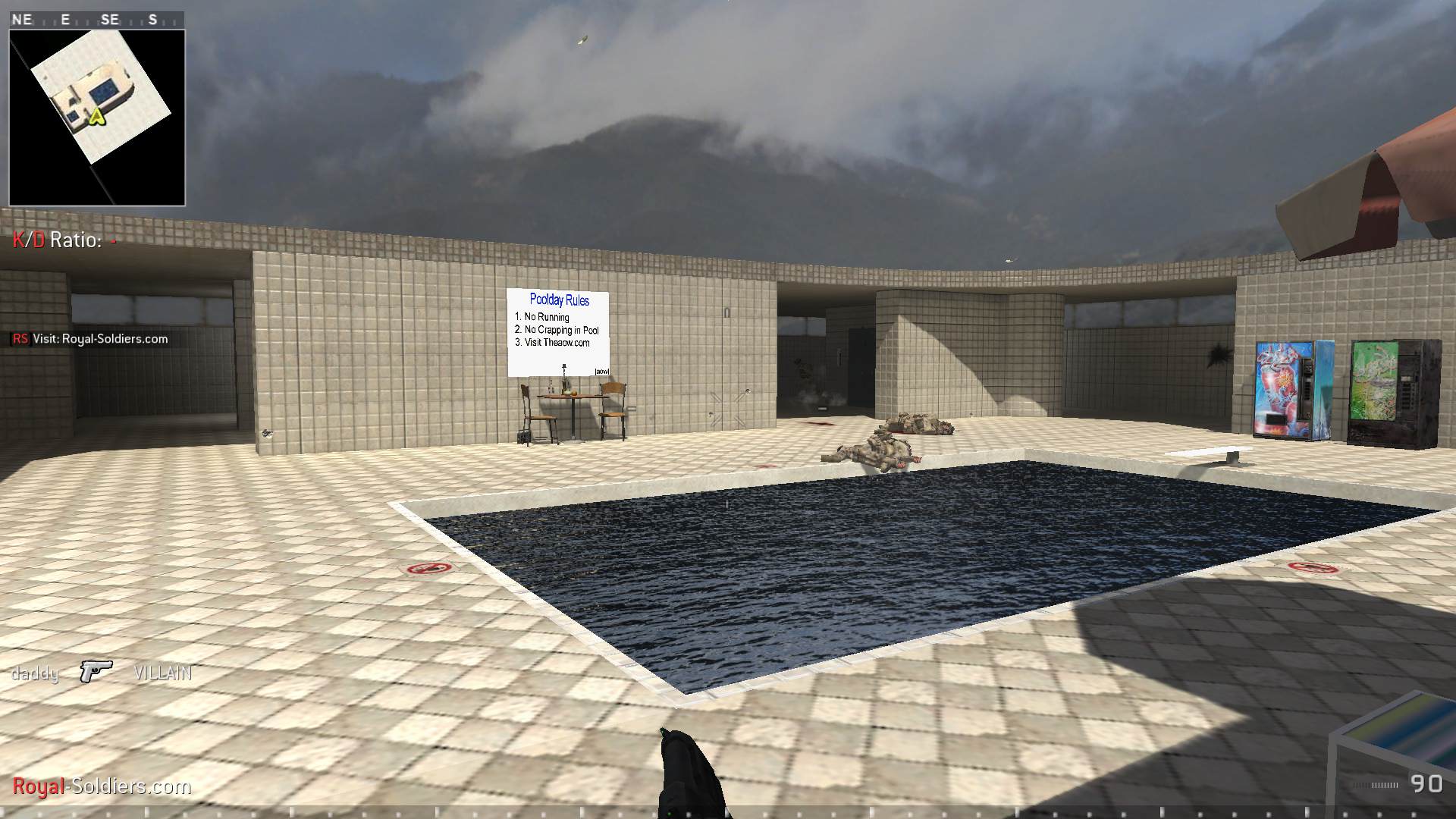This screenshot has width=1456, height=819.
Task: Click the yellow A objective marker on minimap
Action: tap(96, 118)
